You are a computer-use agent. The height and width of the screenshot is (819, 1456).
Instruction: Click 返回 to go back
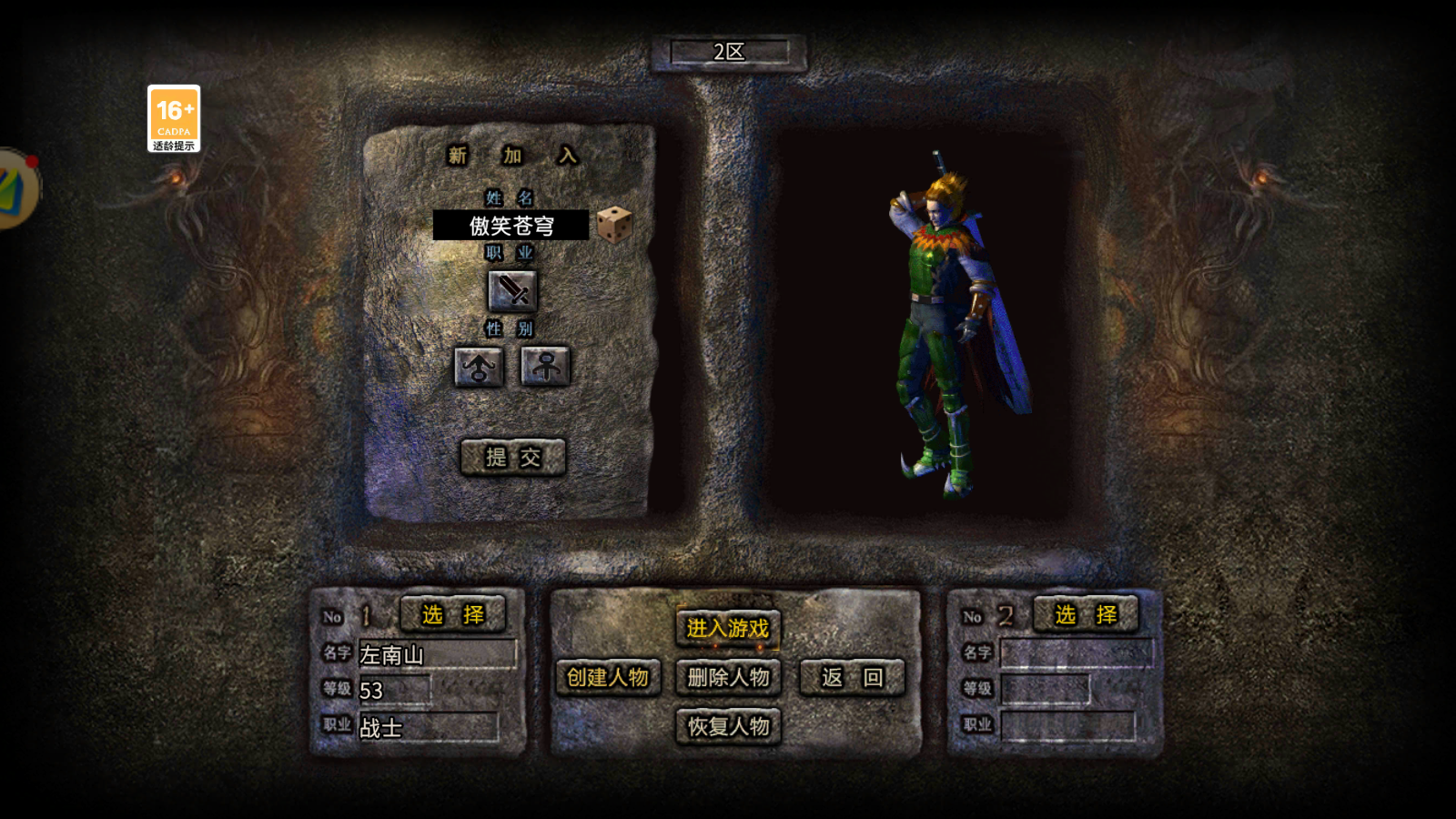click(x=850, y=677)
